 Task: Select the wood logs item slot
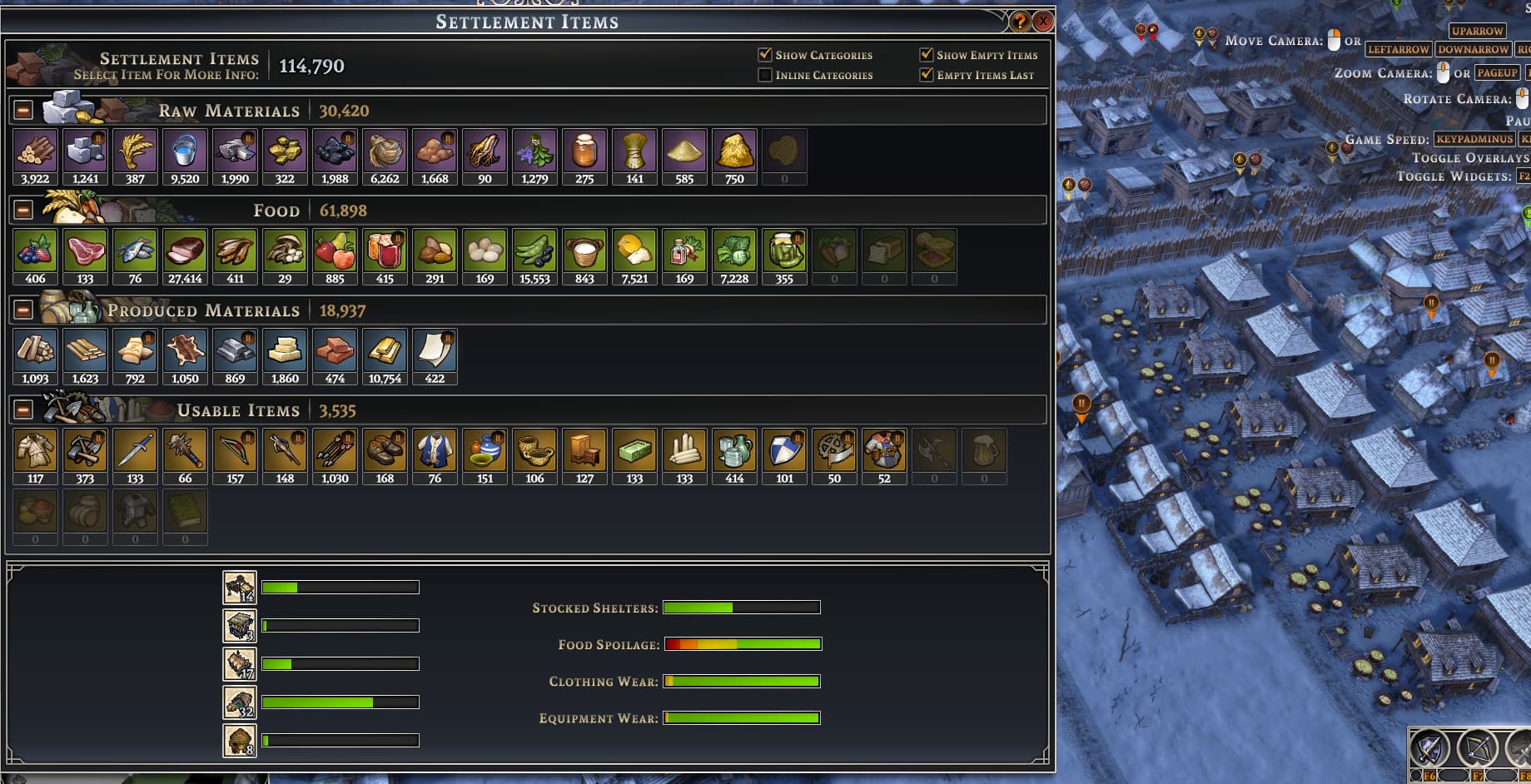pos(35,151)
